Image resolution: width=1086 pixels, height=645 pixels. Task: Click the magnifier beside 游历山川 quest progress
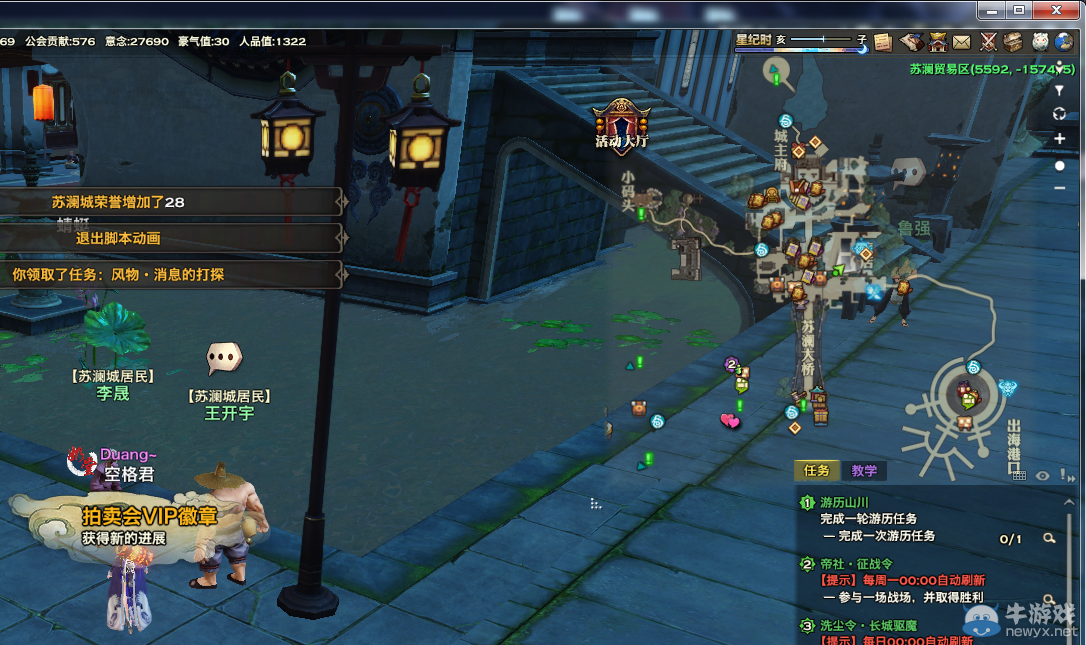[x=1049, y=538]
